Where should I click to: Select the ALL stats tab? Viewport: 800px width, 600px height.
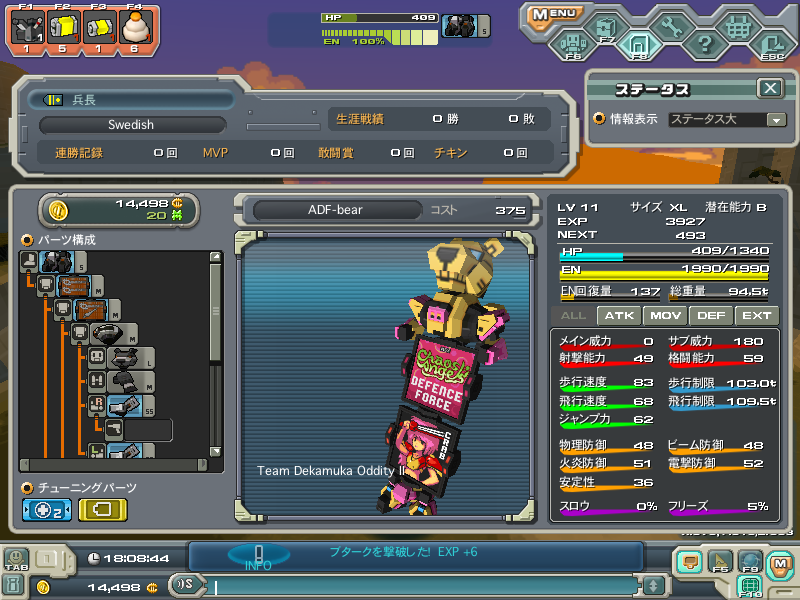point(574,315)
